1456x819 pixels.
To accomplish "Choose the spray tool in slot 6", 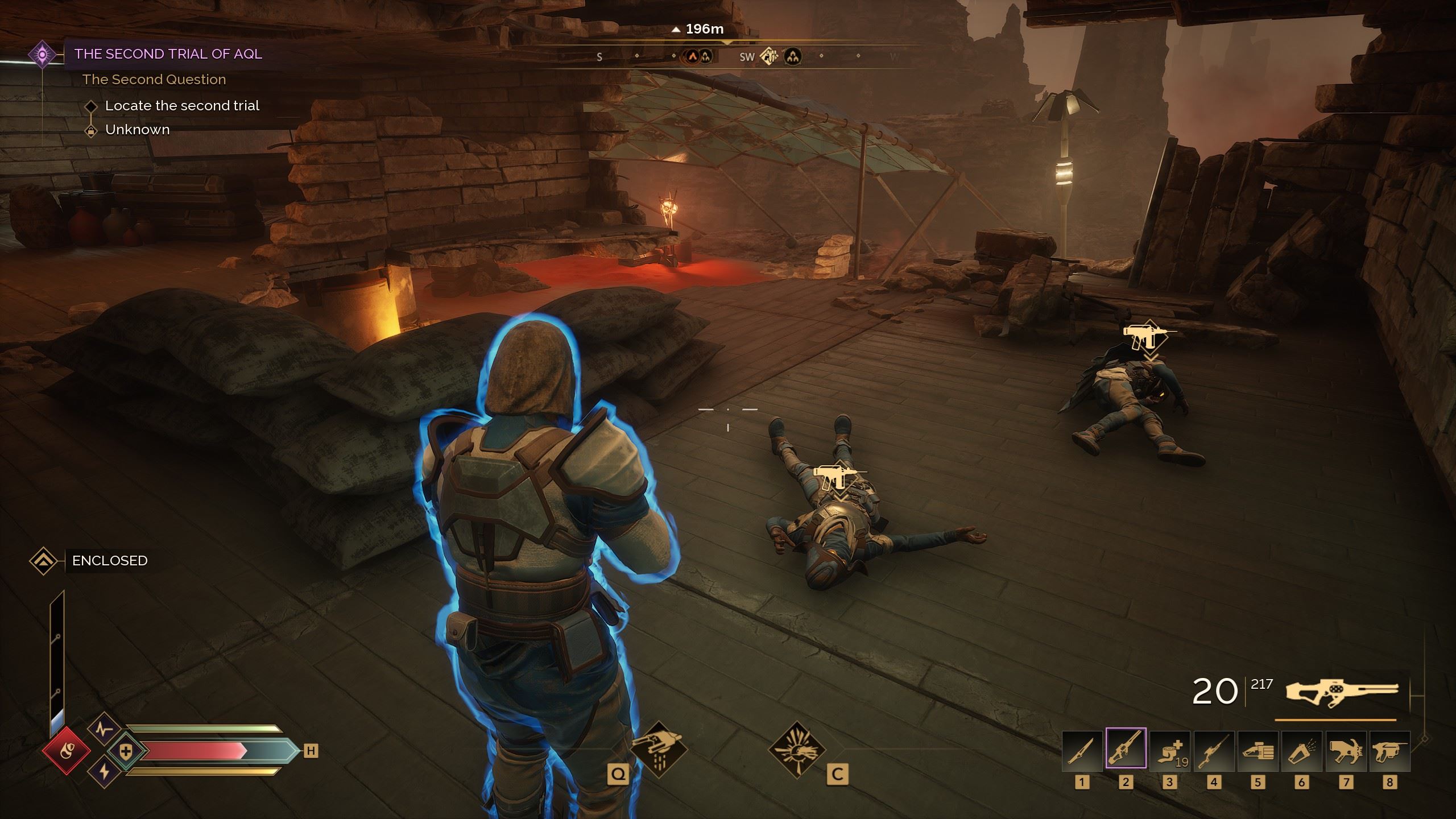I will (1302, 751).
